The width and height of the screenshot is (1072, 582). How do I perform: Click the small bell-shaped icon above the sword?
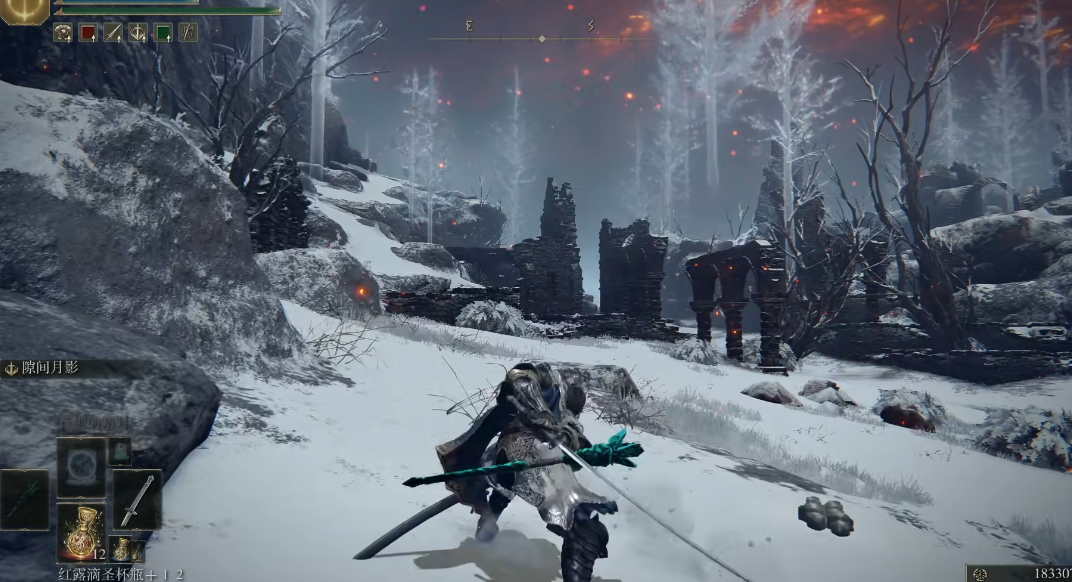(120, 451)
